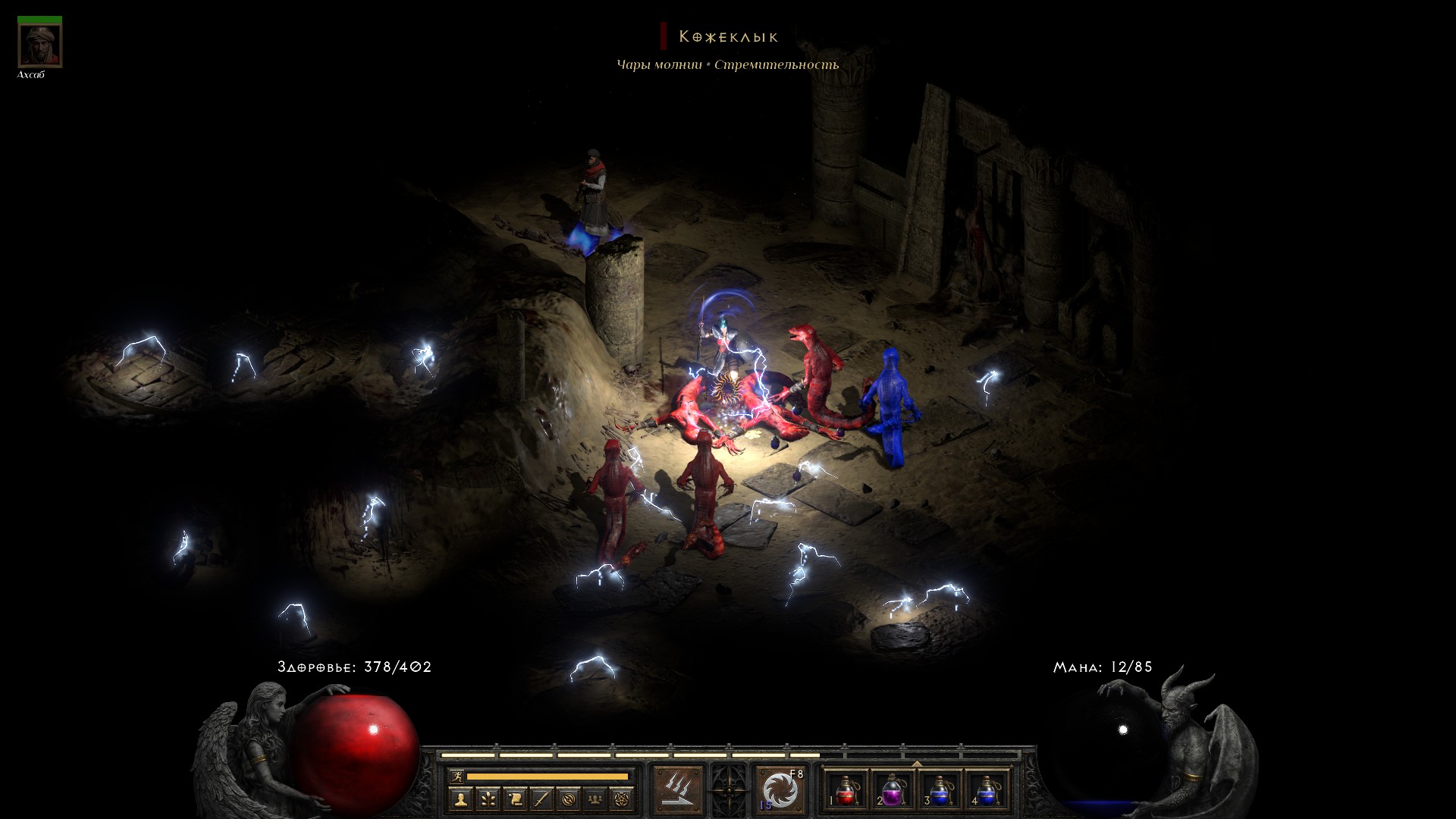Toggle the run/walk button

coord(457,776)
